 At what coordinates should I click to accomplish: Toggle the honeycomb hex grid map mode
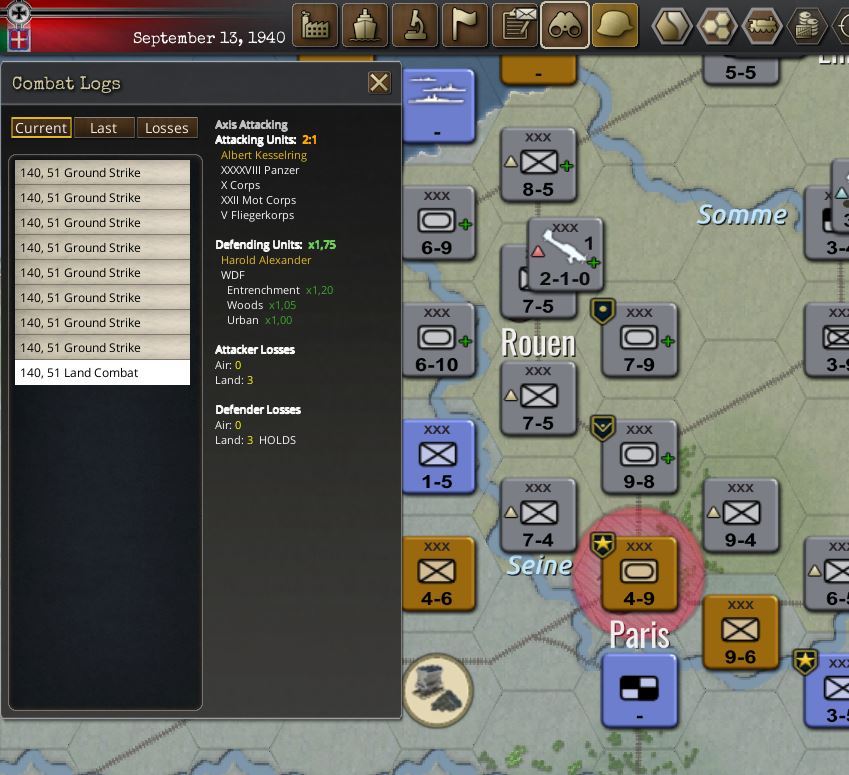(x=717, y=26)
